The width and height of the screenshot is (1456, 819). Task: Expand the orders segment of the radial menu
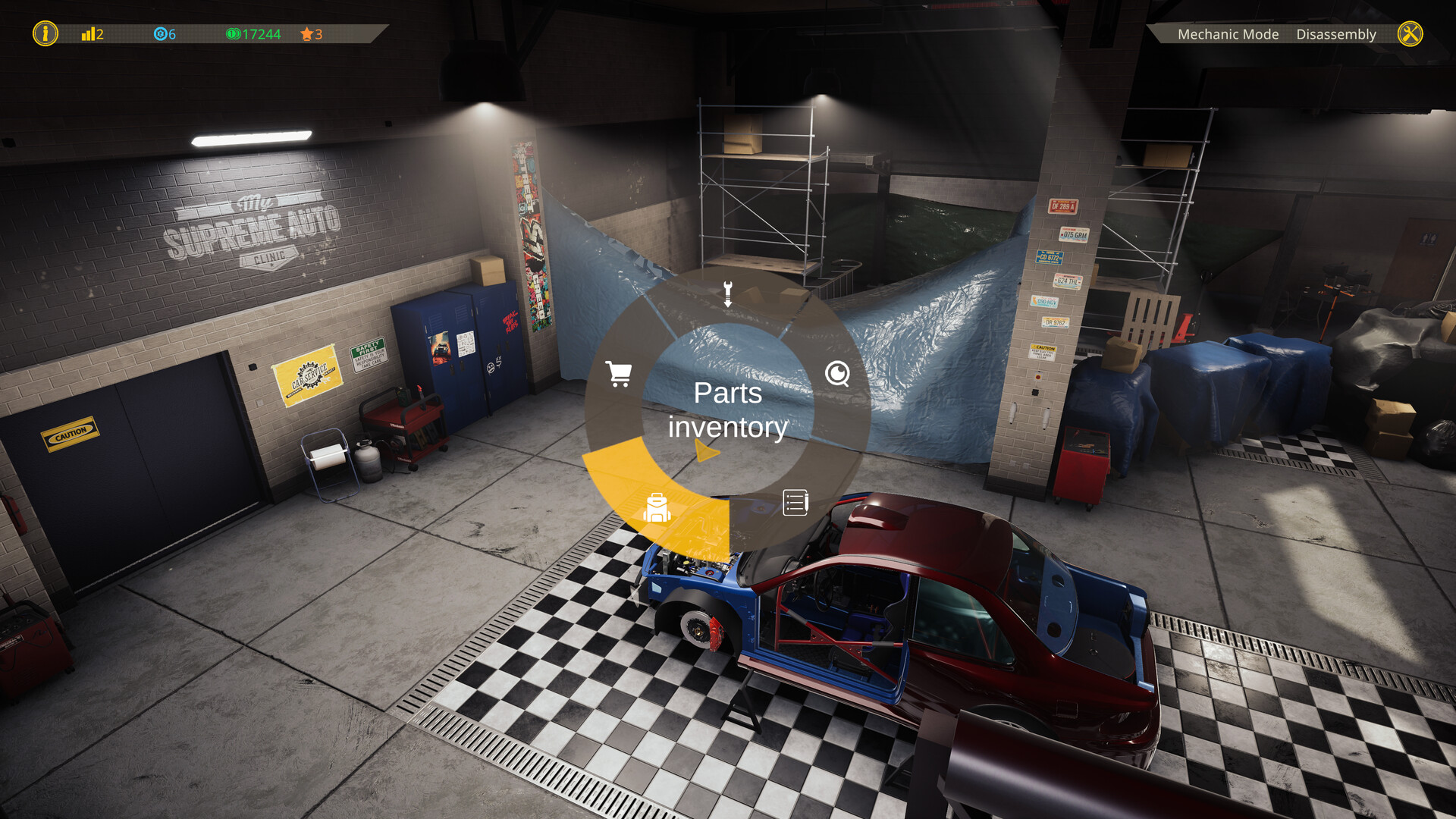coord(795,501)
